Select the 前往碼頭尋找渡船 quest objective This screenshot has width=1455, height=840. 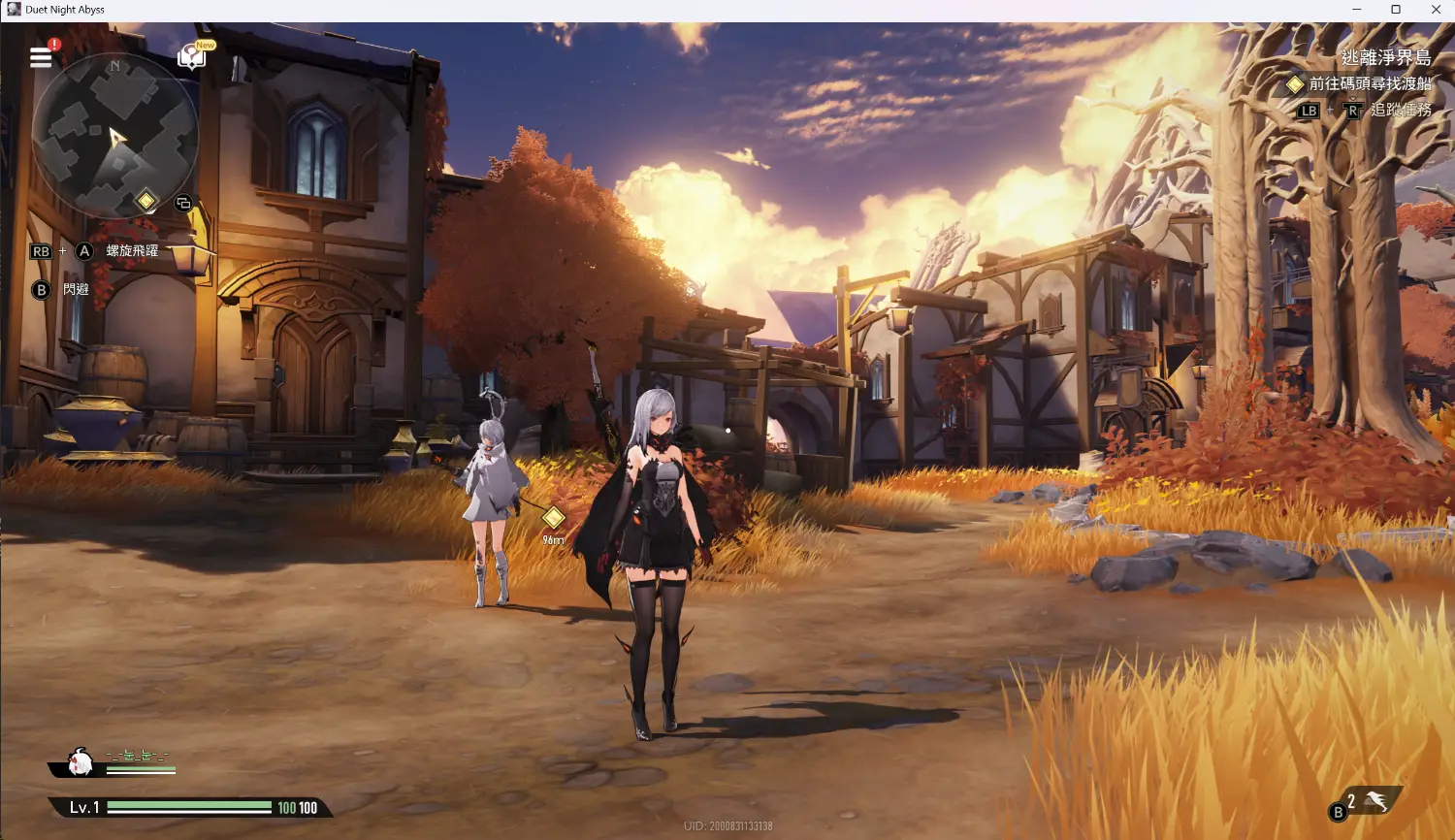click(1370, 84)
